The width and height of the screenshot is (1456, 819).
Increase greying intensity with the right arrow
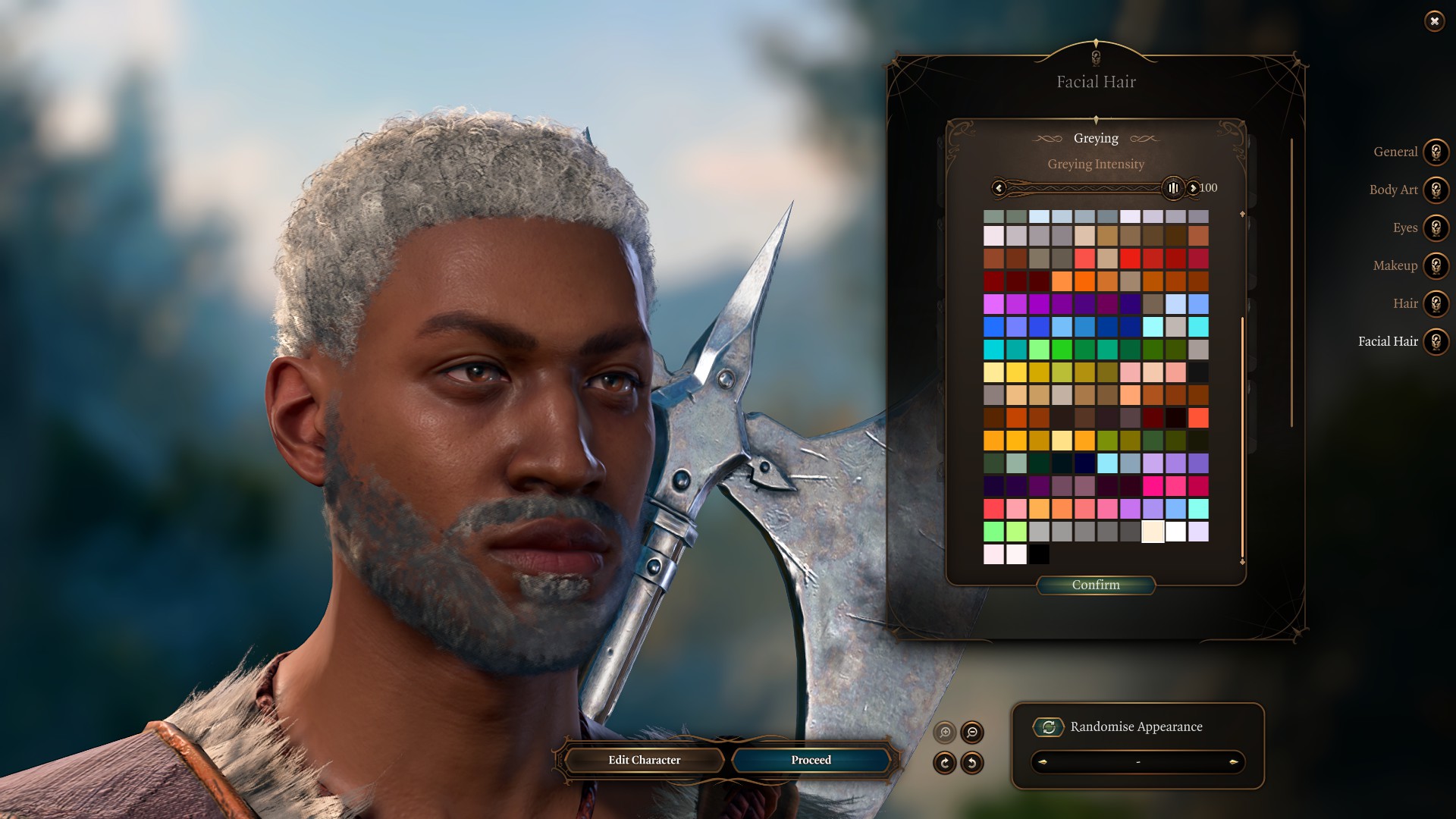click(1193, 188)
